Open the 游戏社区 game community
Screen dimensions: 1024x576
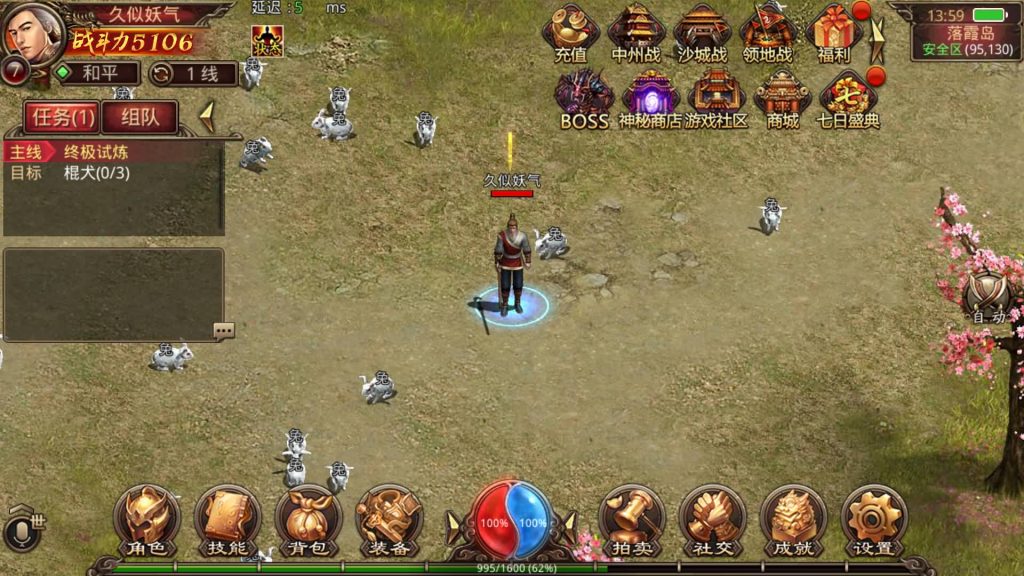tap(716, 98)
